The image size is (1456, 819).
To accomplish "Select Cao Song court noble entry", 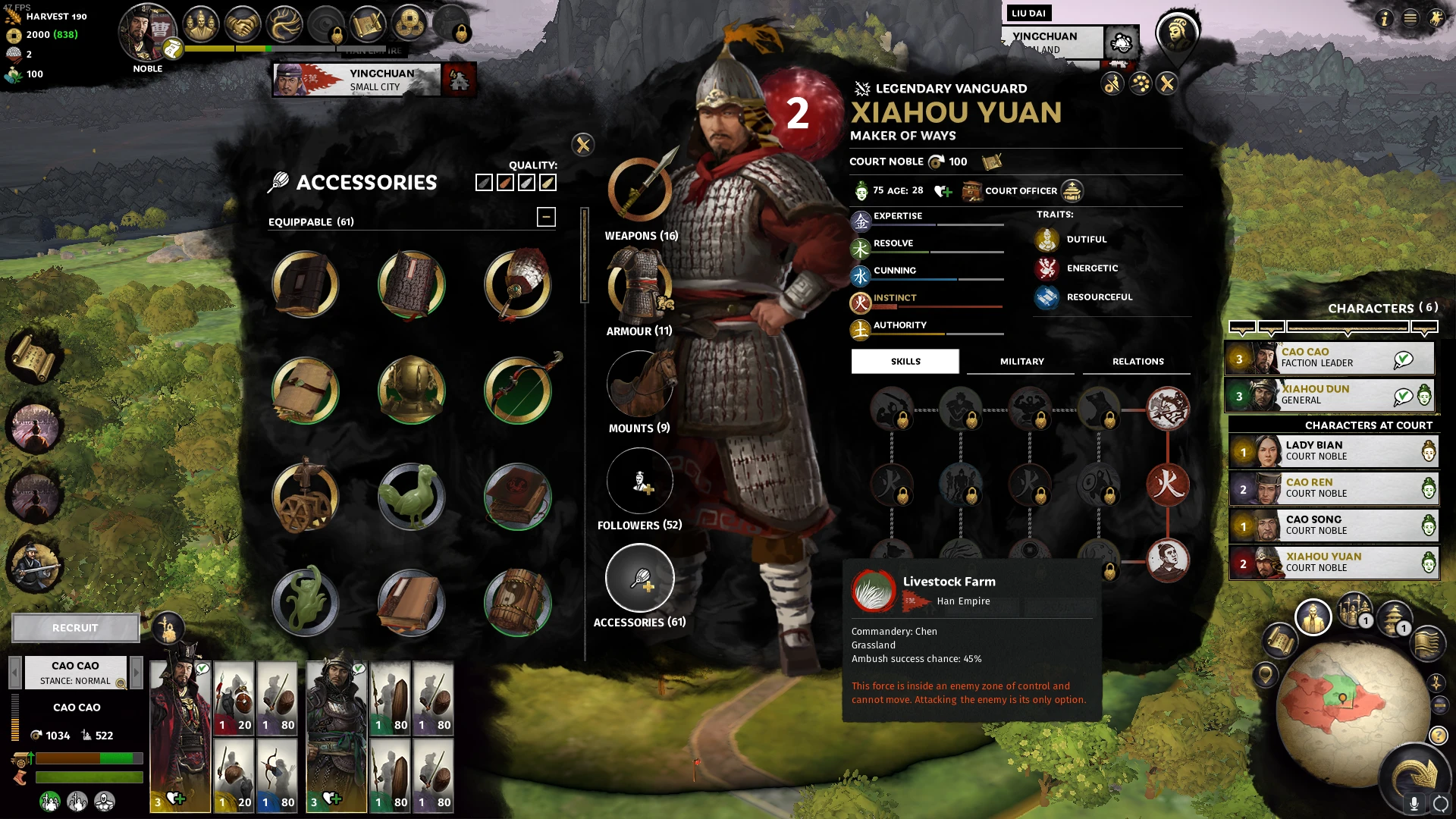I will coord(1333,526).
